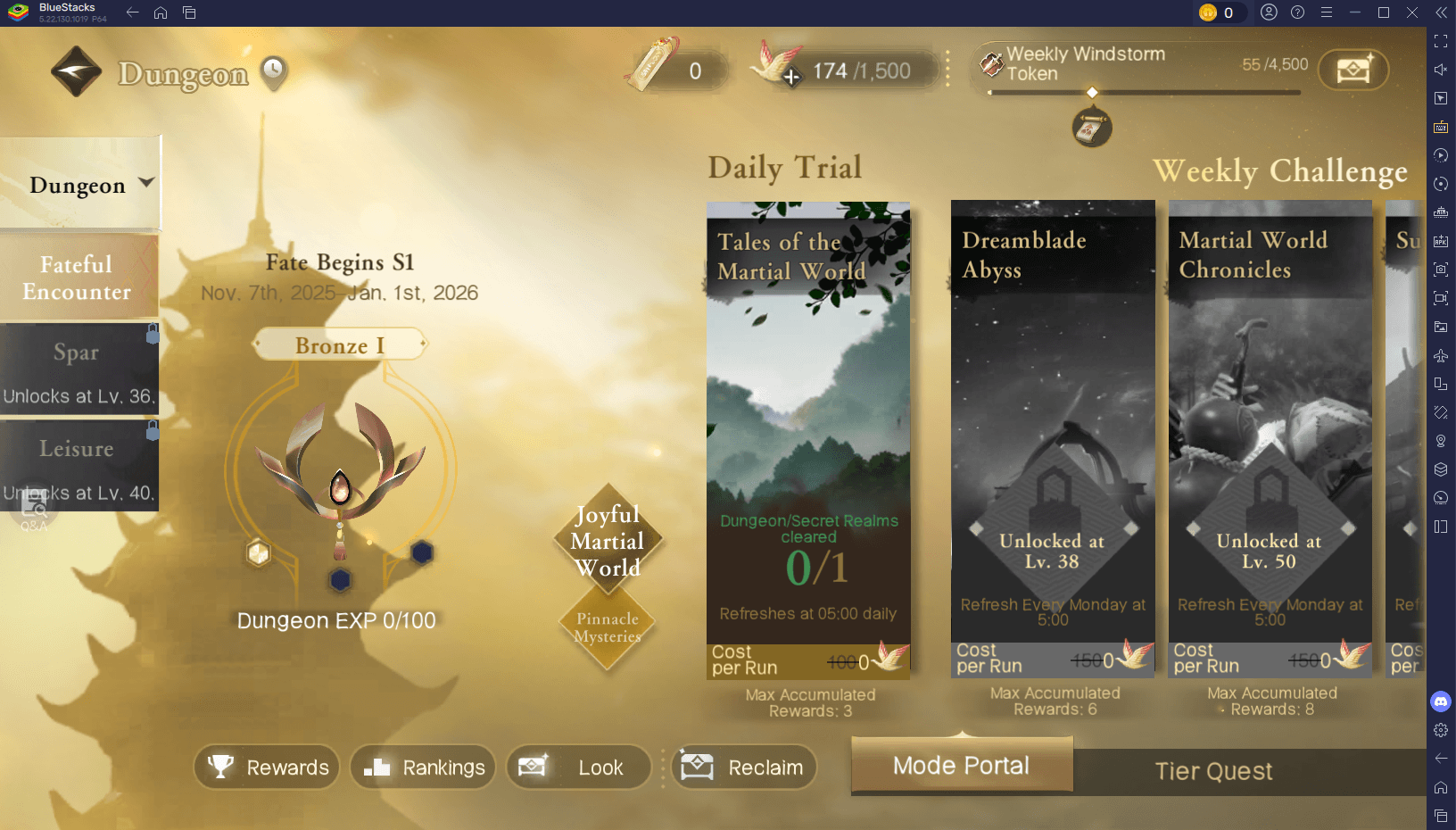Take a screenshot with the sidebar camera icon
This screenshot has height=830, width=1456.
pos(1441,269)
